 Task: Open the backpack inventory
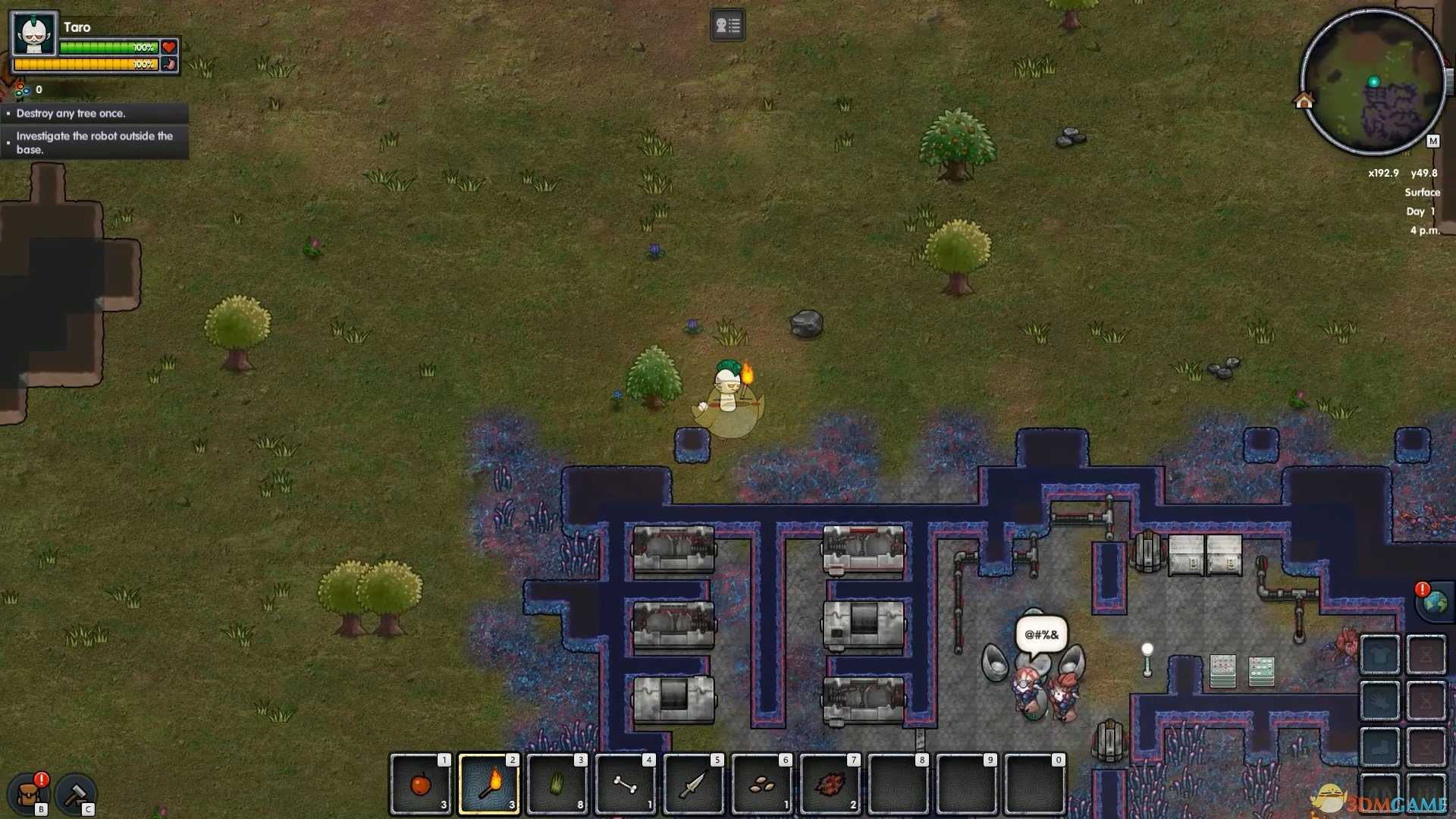coord(29,794)
